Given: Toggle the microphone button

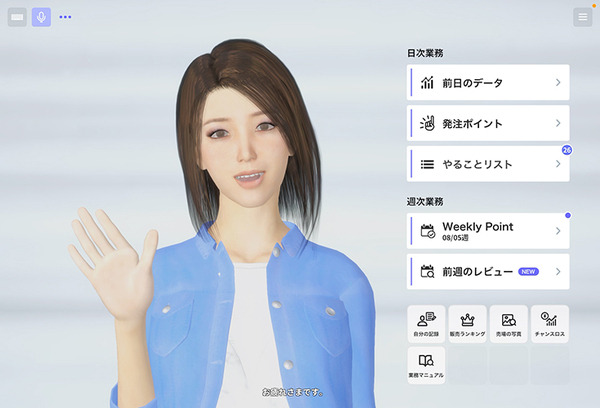Looking at the screenshot, I should point(41,17).
